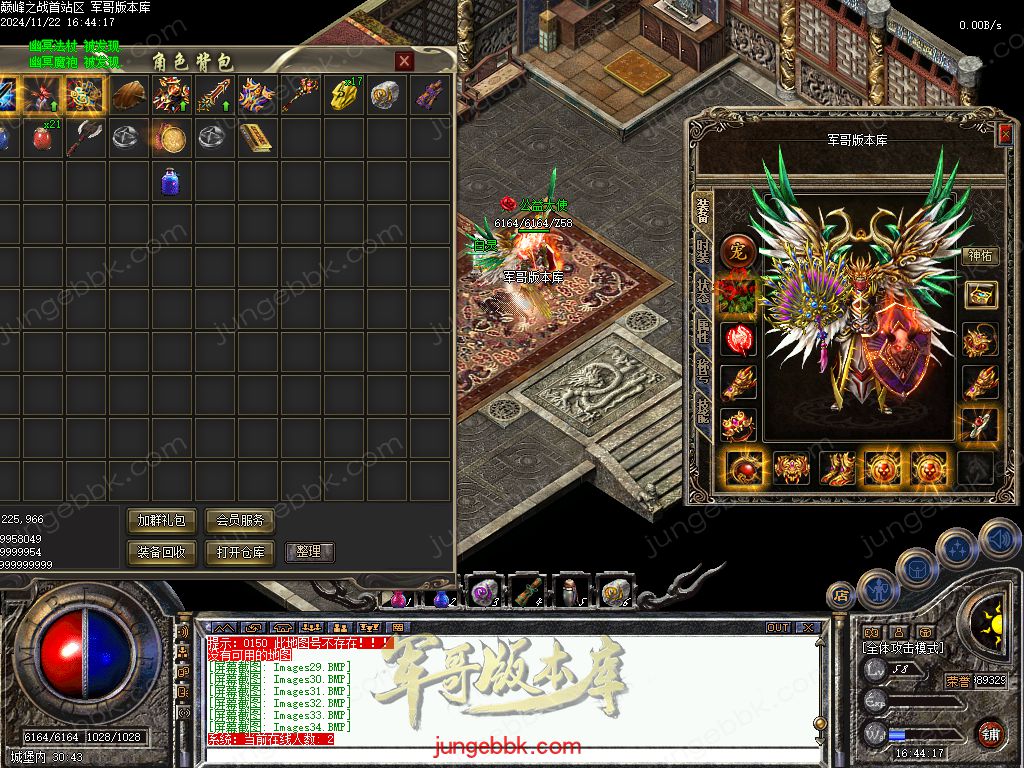
Task: Open the 状态 status tab
Action: coord(703,289)
